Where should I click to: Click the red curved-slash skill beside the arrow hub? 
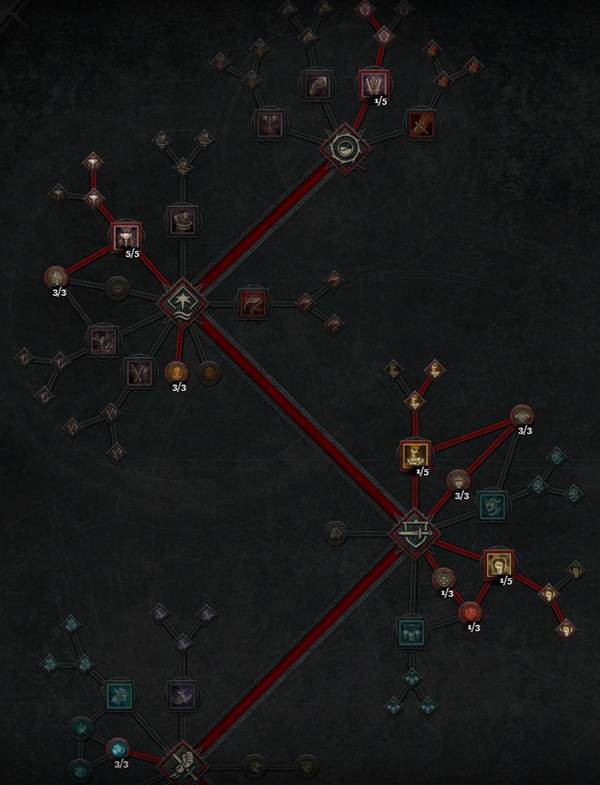(252, 303)
